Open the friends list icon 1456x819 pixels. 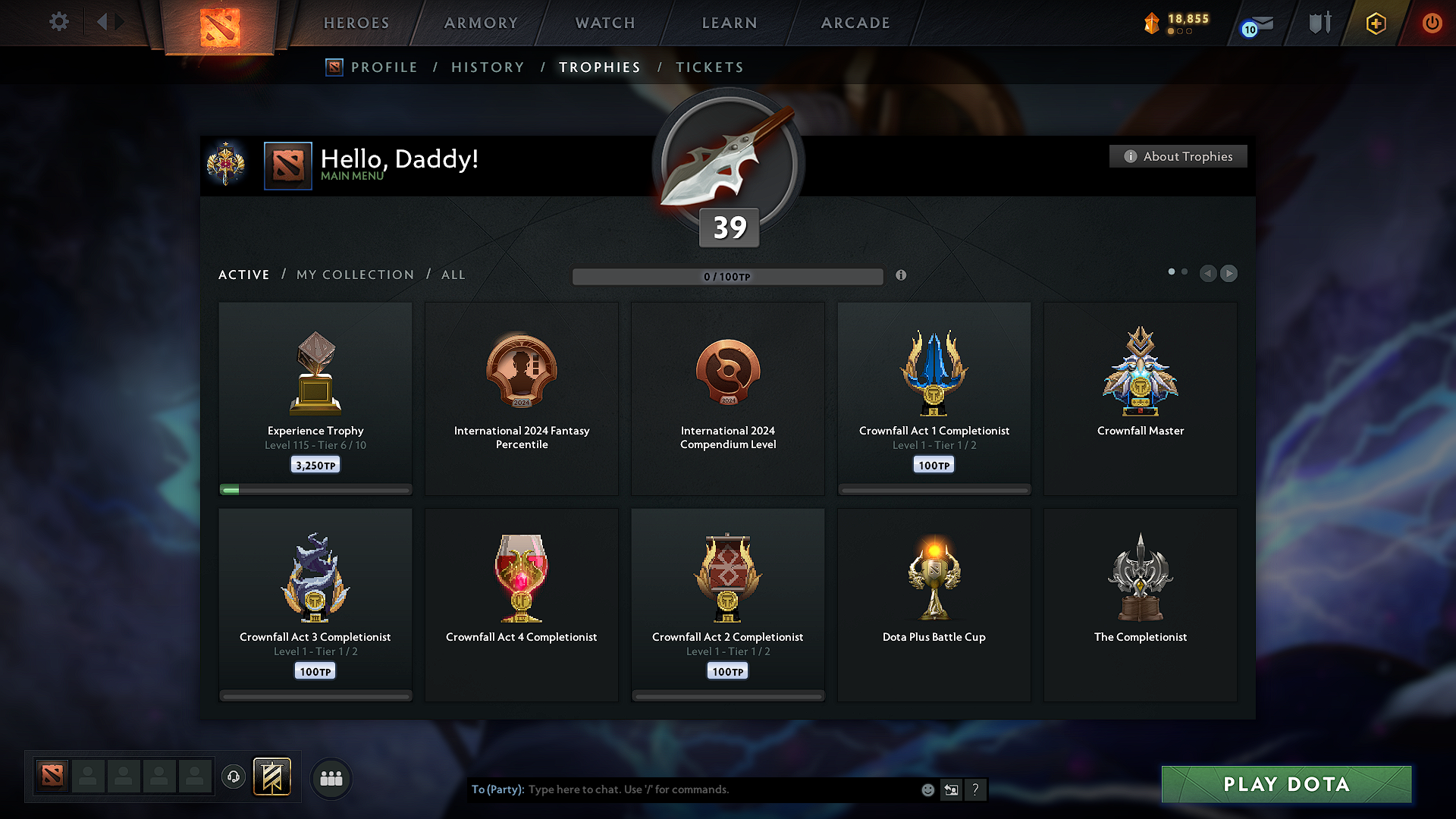pyautogui.click(x=331, y=778)
